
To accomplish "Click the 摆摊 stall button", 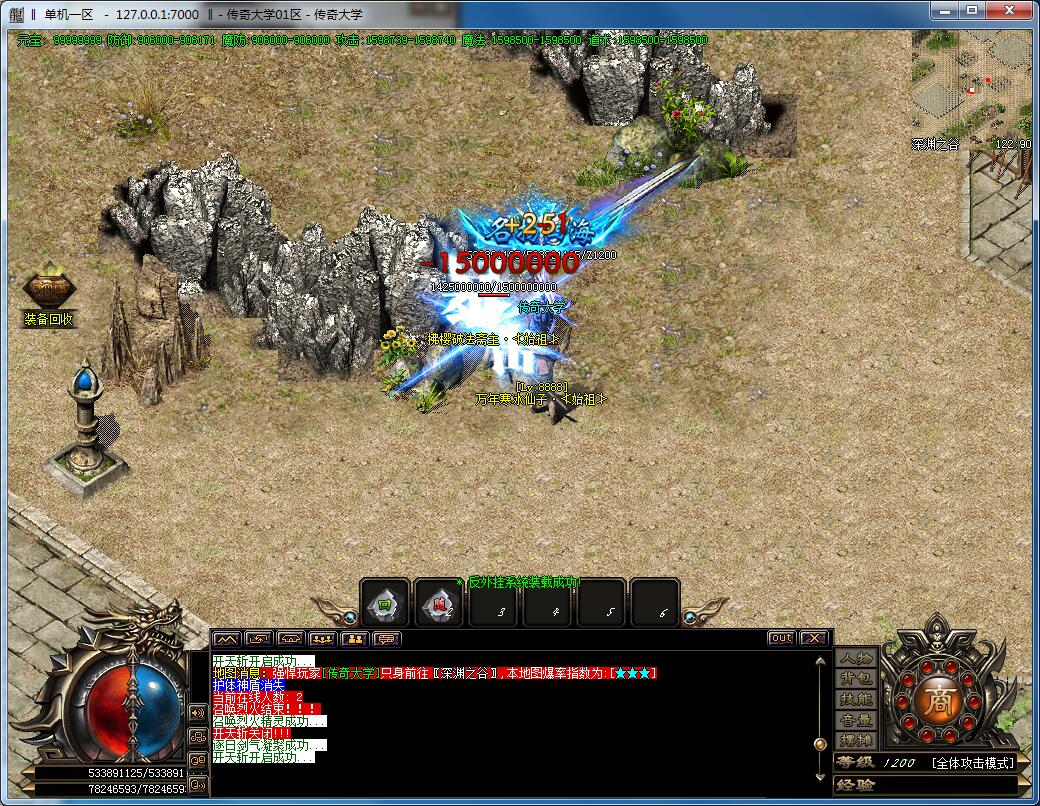I will click(x=856, y=741).
